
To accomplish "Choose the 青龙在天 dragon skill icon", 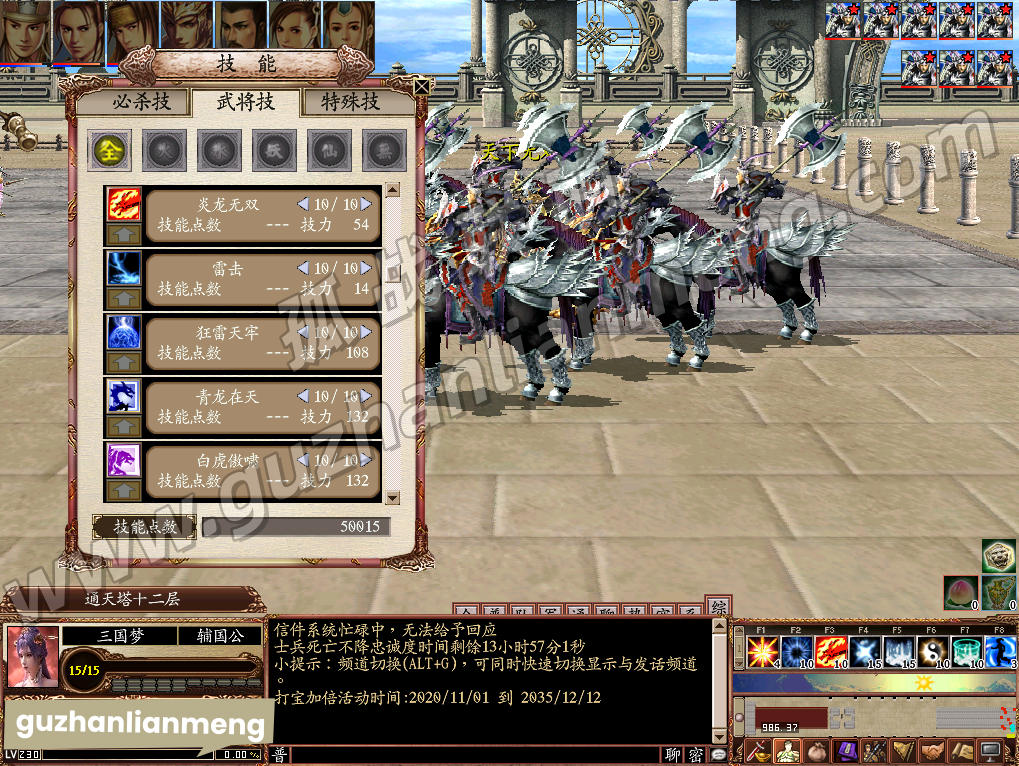I will (124, 396).
